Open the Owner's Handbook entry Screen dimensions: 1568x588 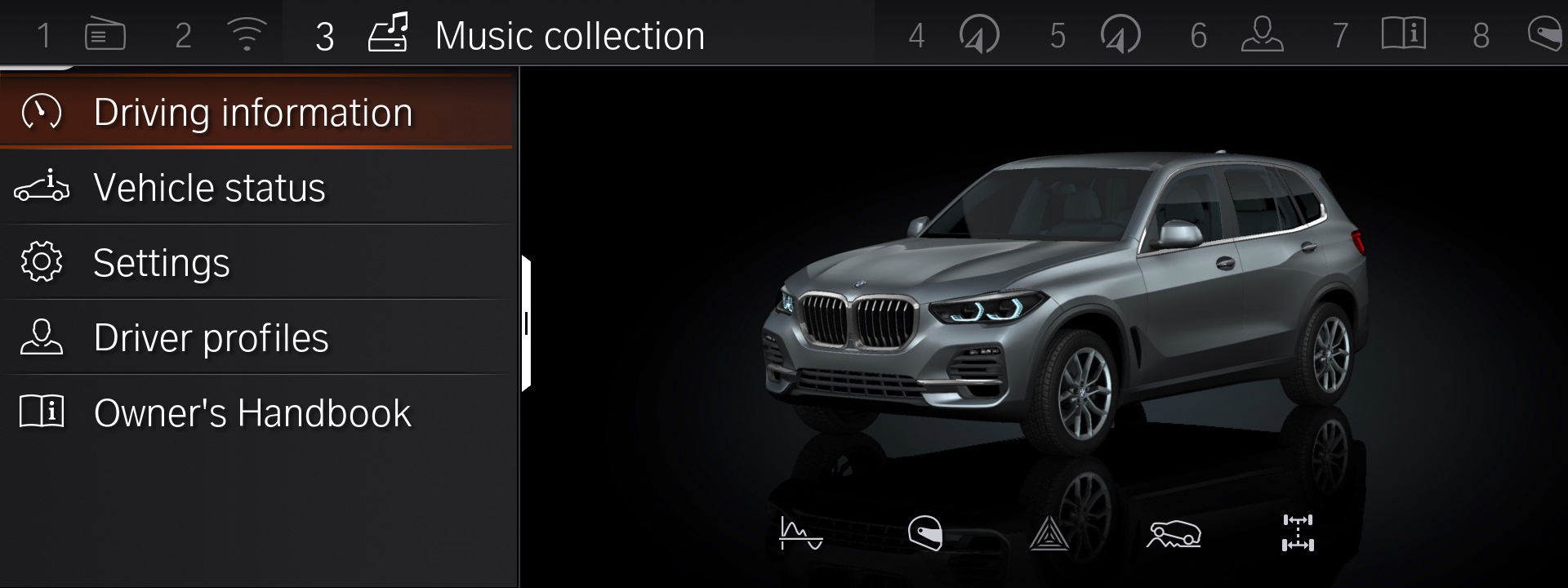pyautogui.click(x=252, y=413)
